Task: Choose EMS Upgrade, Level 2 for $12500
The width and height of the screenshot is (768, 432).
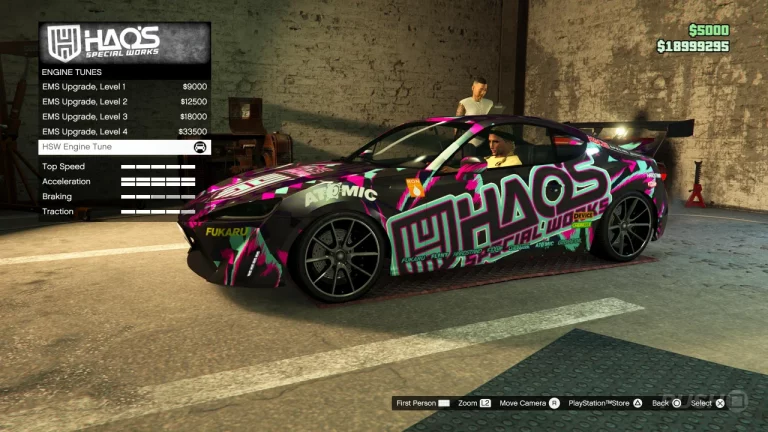Action: point(124,102)
